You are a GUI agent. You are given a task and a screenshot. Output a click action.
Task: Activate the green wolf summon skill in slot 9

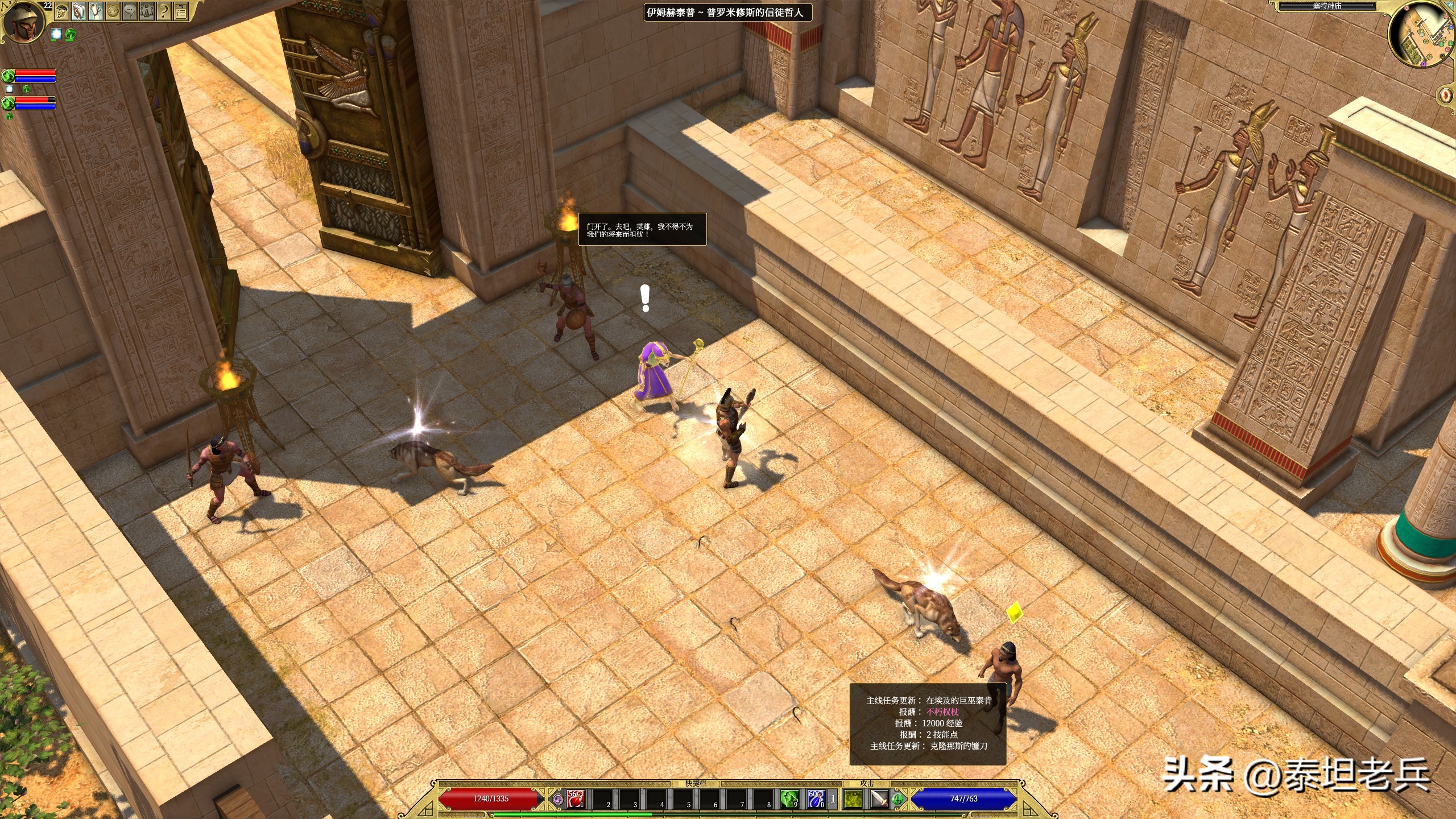[789, 799]
